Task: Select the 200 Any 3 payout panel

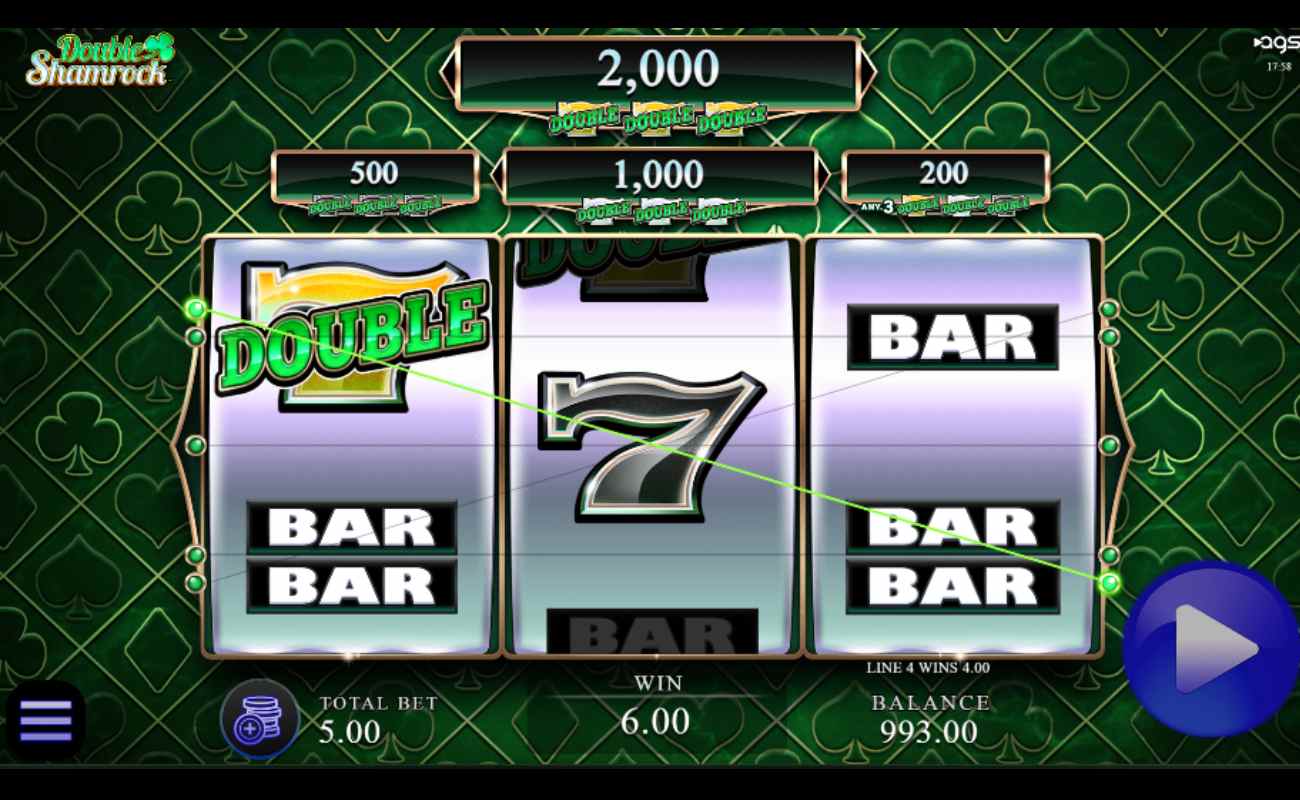Action: [944, 173]
